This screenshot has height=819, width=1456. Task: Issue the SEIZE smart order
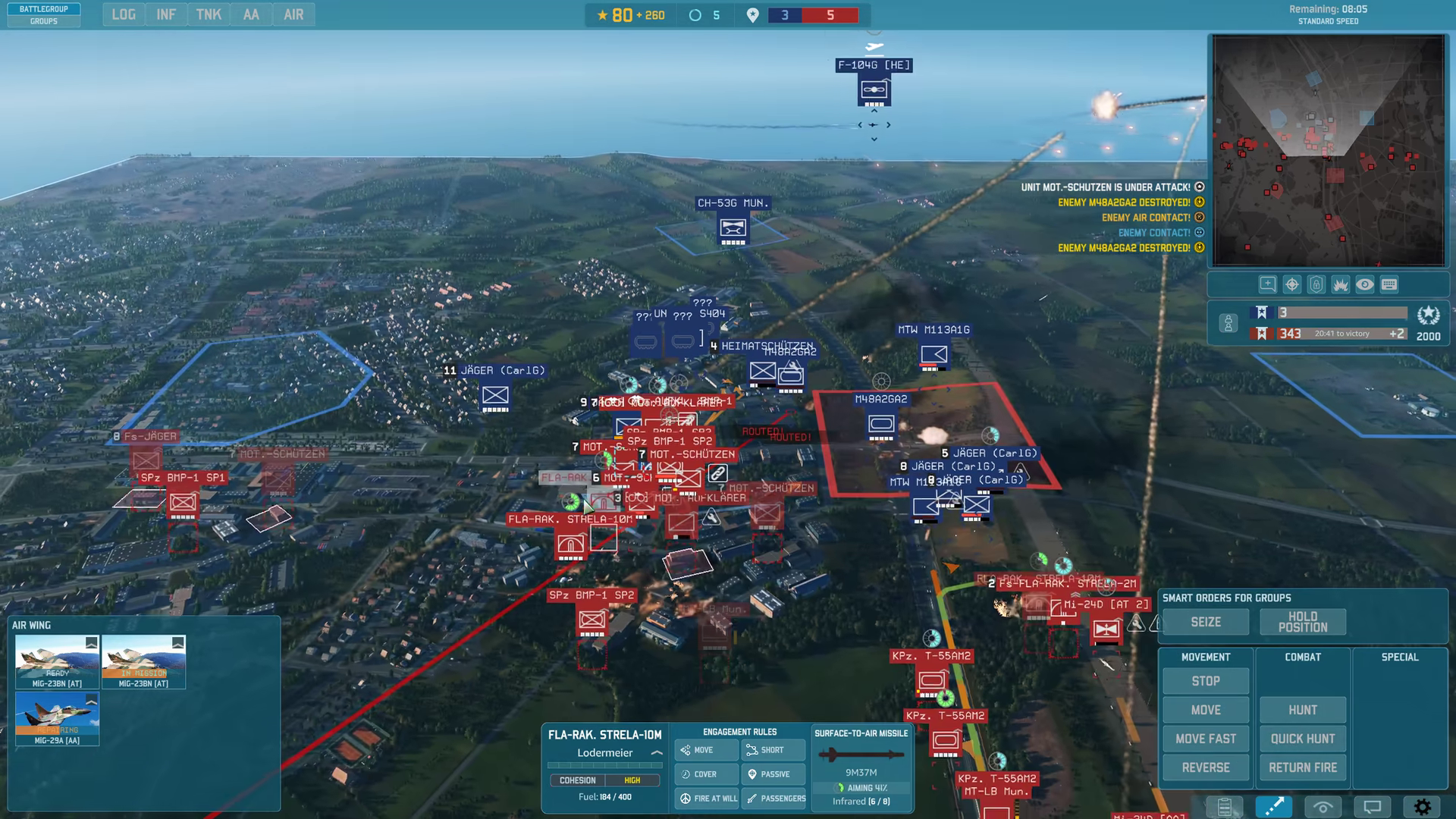[x=1206, y=622]
